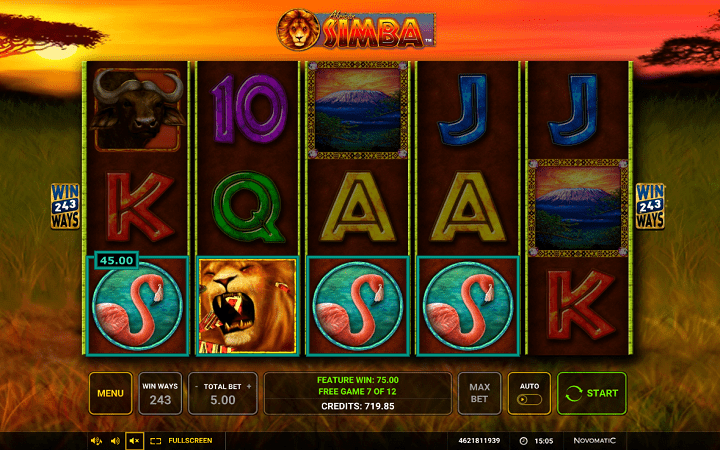Open the MENU button

110,393
